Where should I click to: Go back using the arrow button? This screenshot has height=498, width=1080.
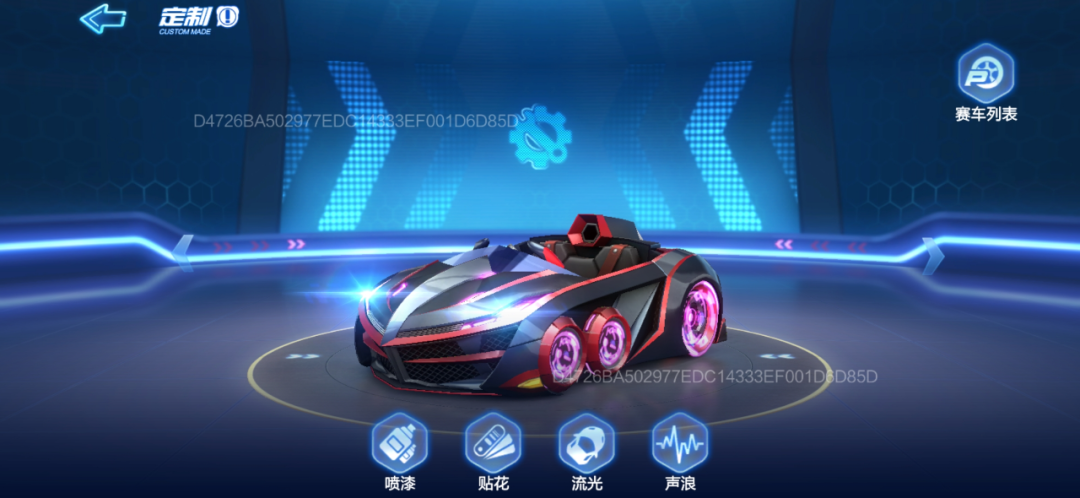coord(102,18)
